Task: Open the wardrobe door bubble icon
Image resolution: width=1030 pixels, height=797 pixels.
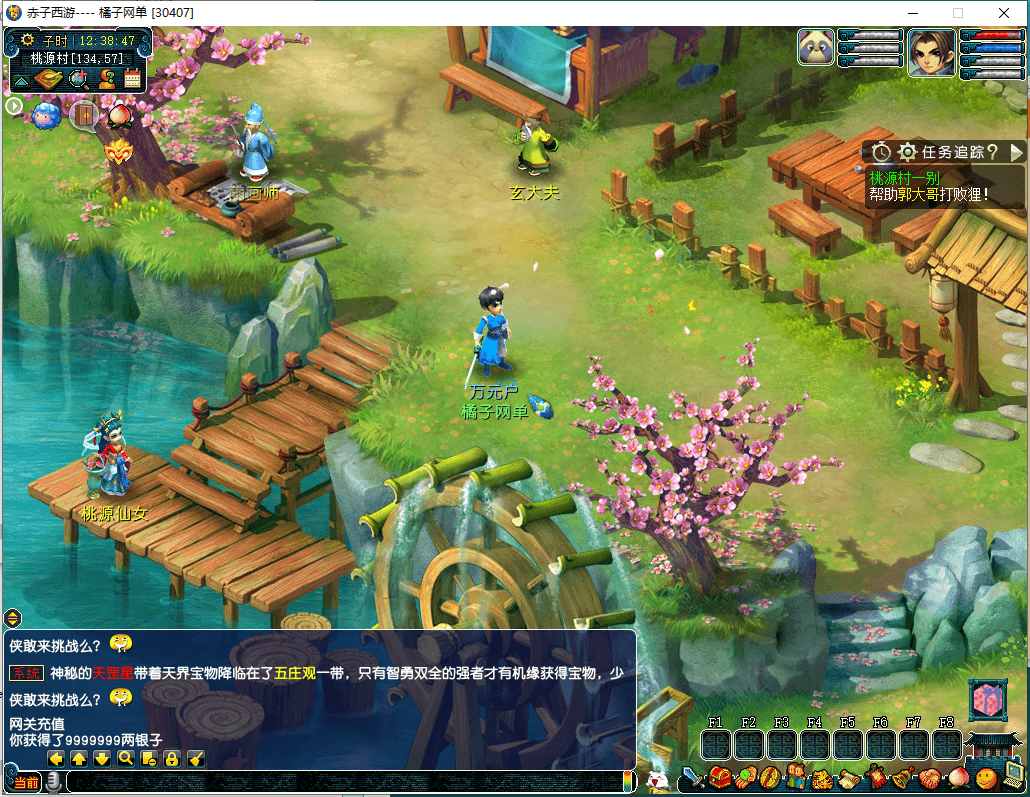Action: (84, 116)
